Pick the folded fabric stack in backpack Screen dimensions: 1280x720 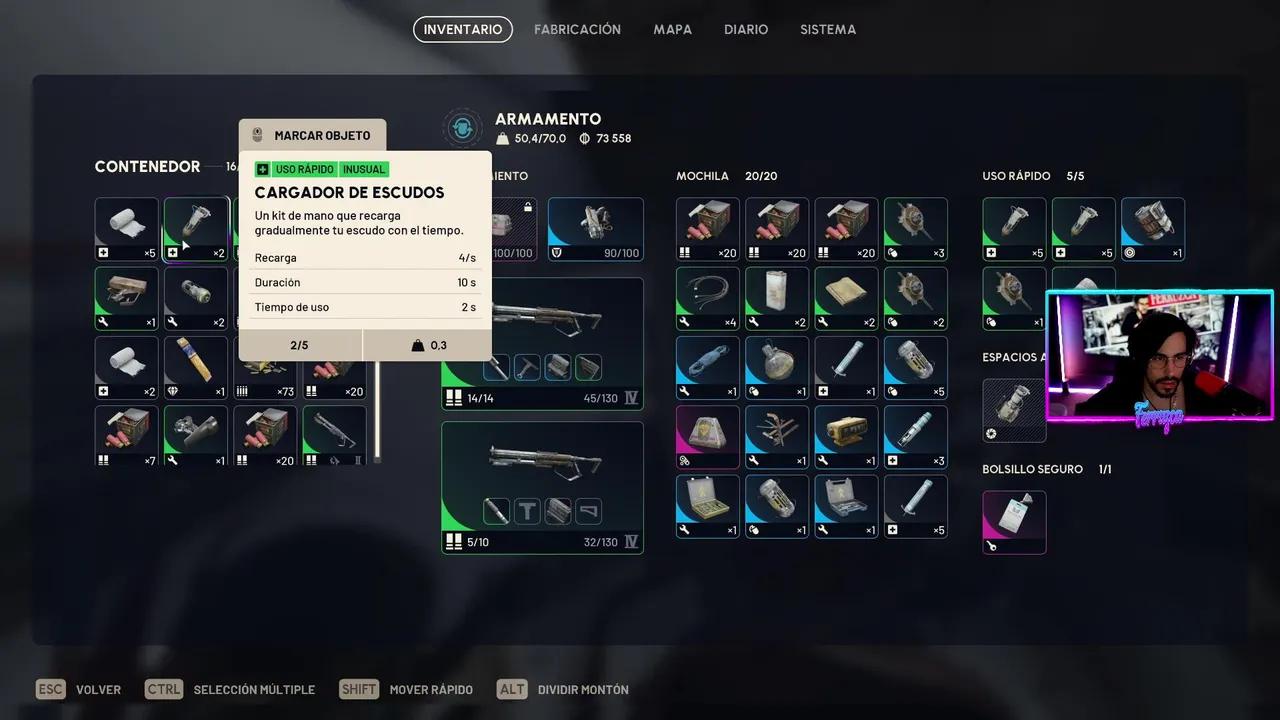coord(846,298)
